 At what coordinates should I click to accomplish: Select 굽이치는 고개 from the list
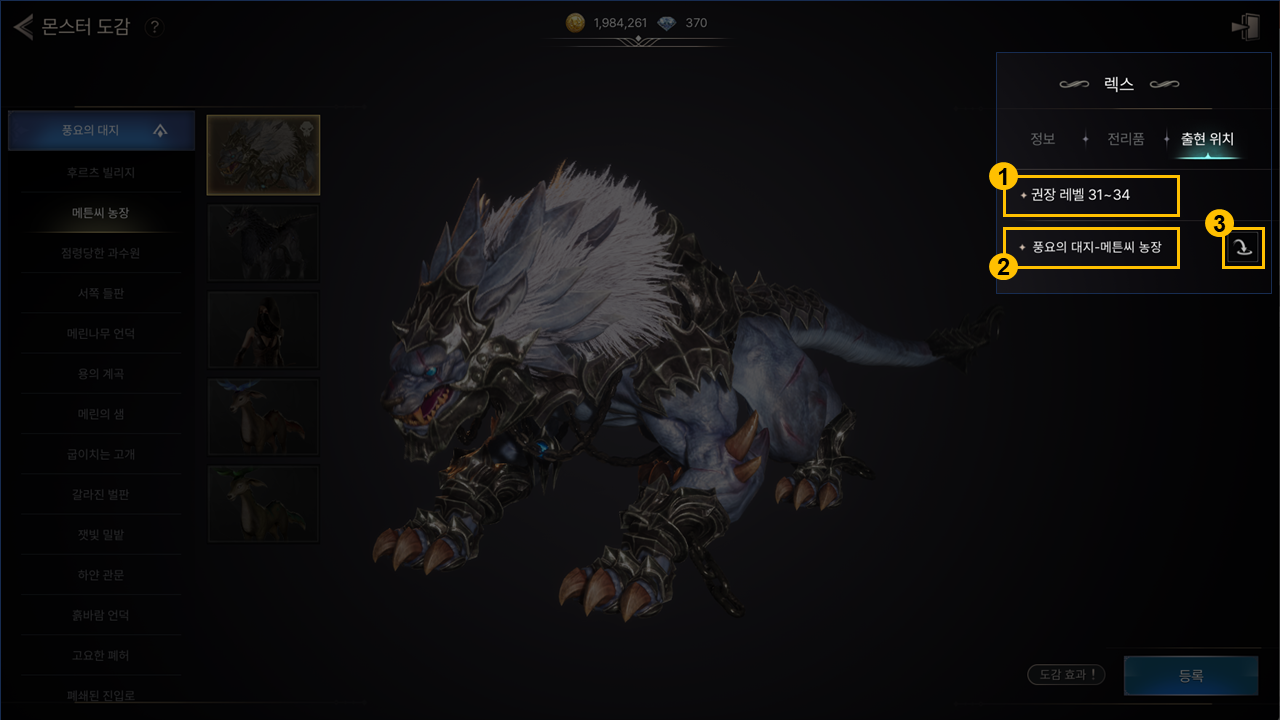(100, 454)
